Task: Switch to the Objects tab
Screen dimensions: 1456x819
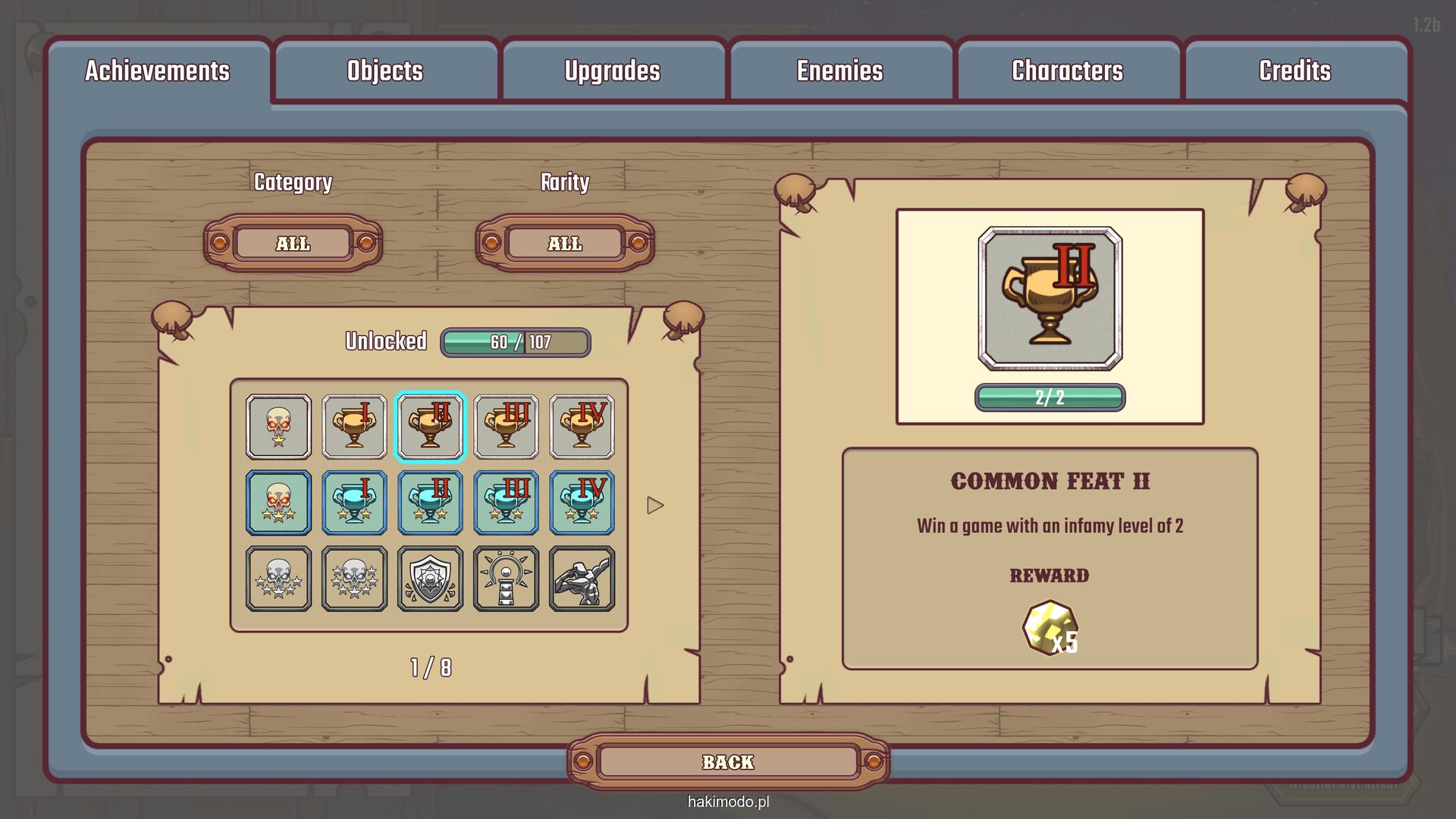Action: click(385, 71)
